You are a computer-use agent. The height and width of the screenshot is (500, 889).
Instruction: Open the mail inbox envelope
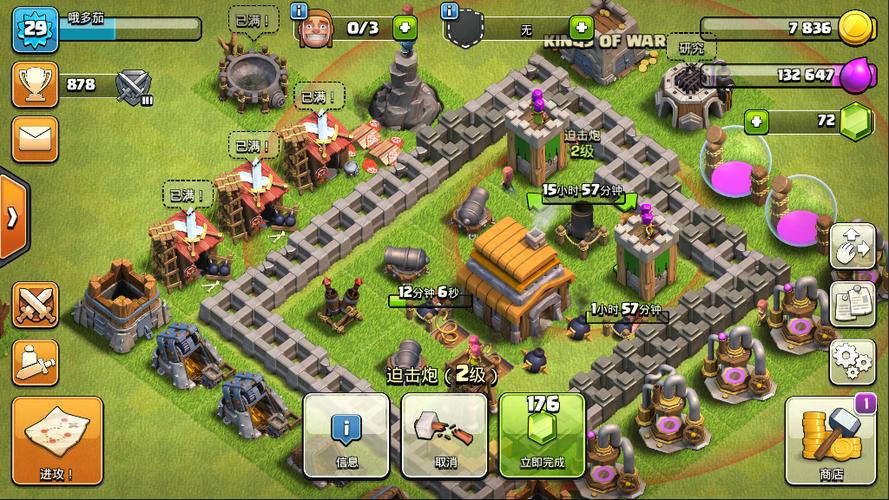click(33, 139)
